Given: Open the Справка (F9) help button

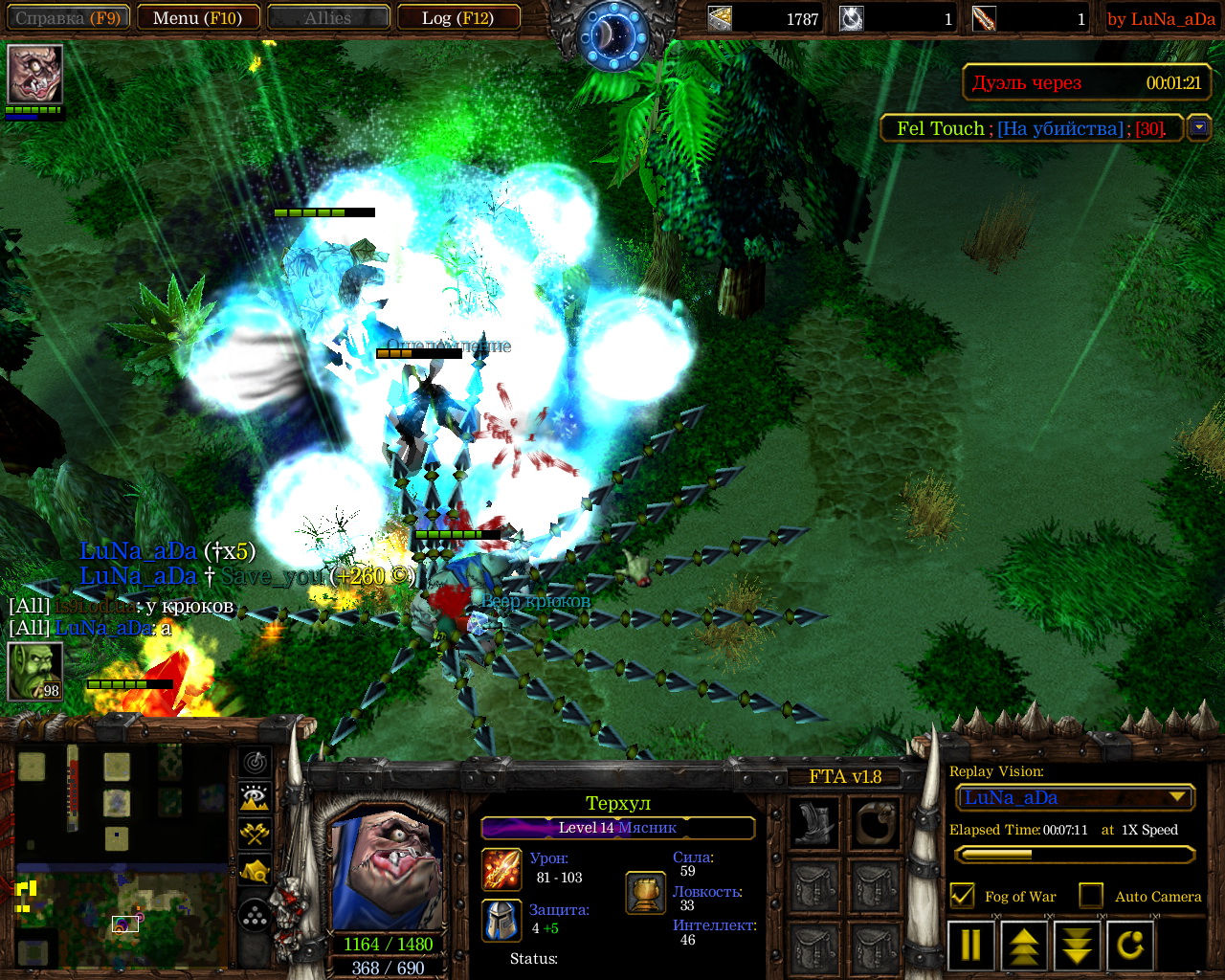Looking at the screenshot, I should [x=67, y=18].
